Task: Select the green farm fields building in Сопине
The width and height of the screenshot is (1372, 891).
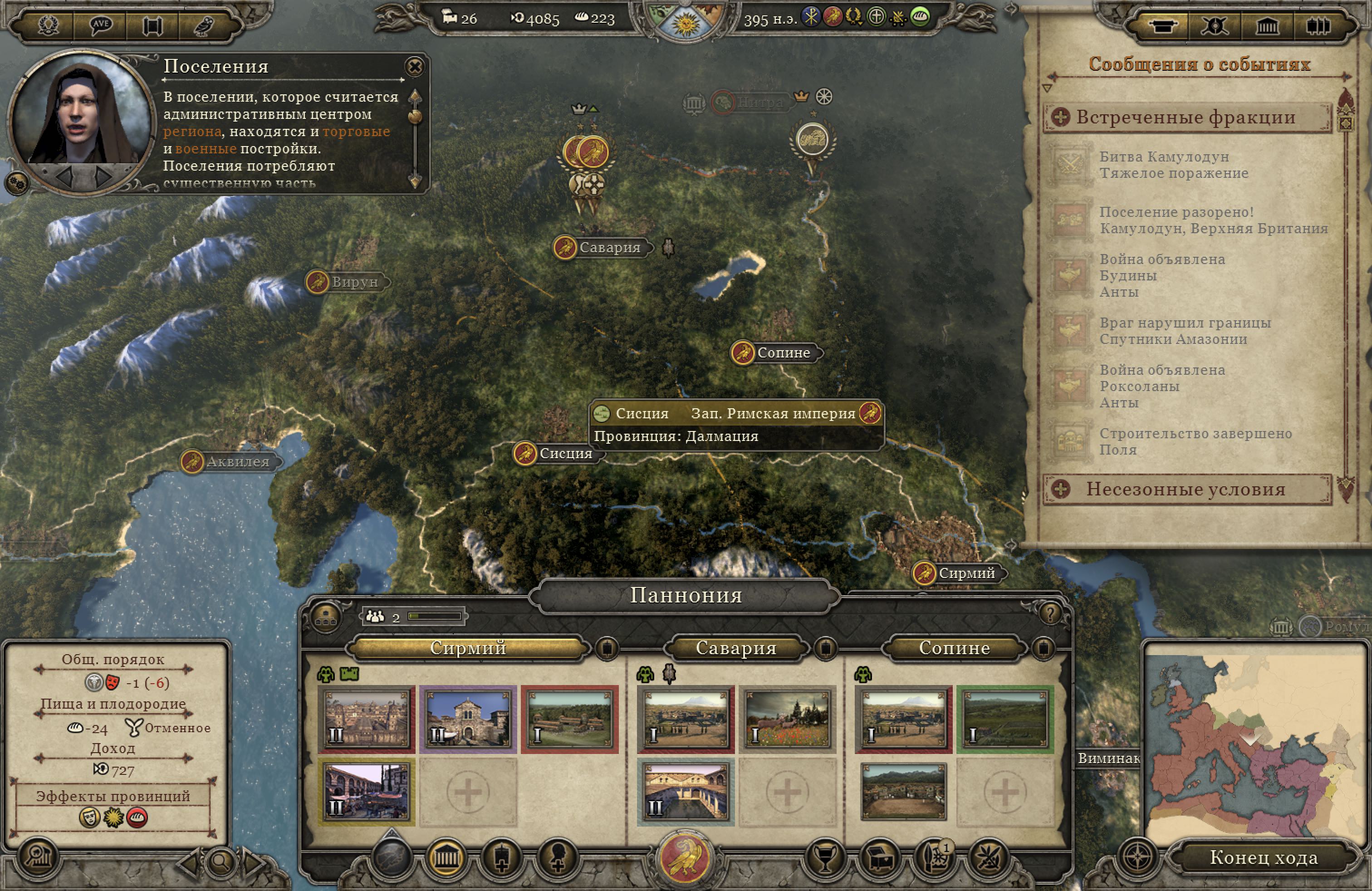Action: click(x=1005, y=718)
